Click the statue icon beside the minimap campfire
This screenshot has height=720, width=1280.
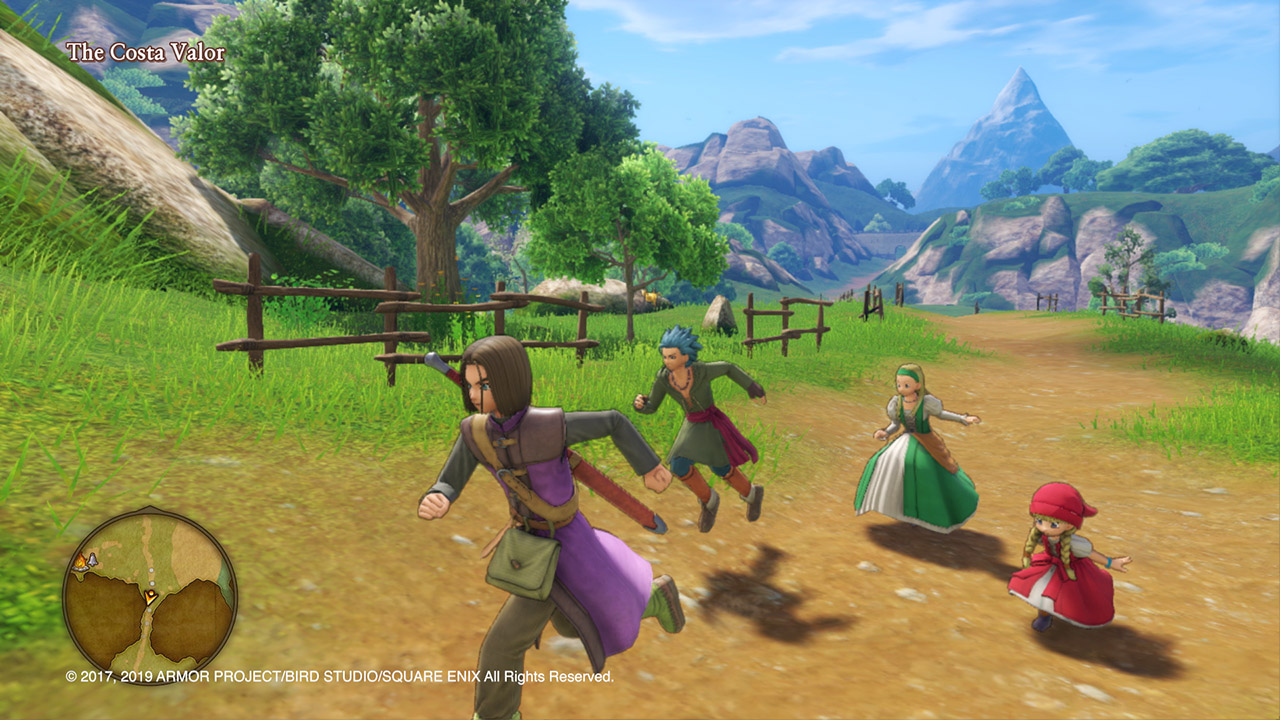[x=92, y=560]
